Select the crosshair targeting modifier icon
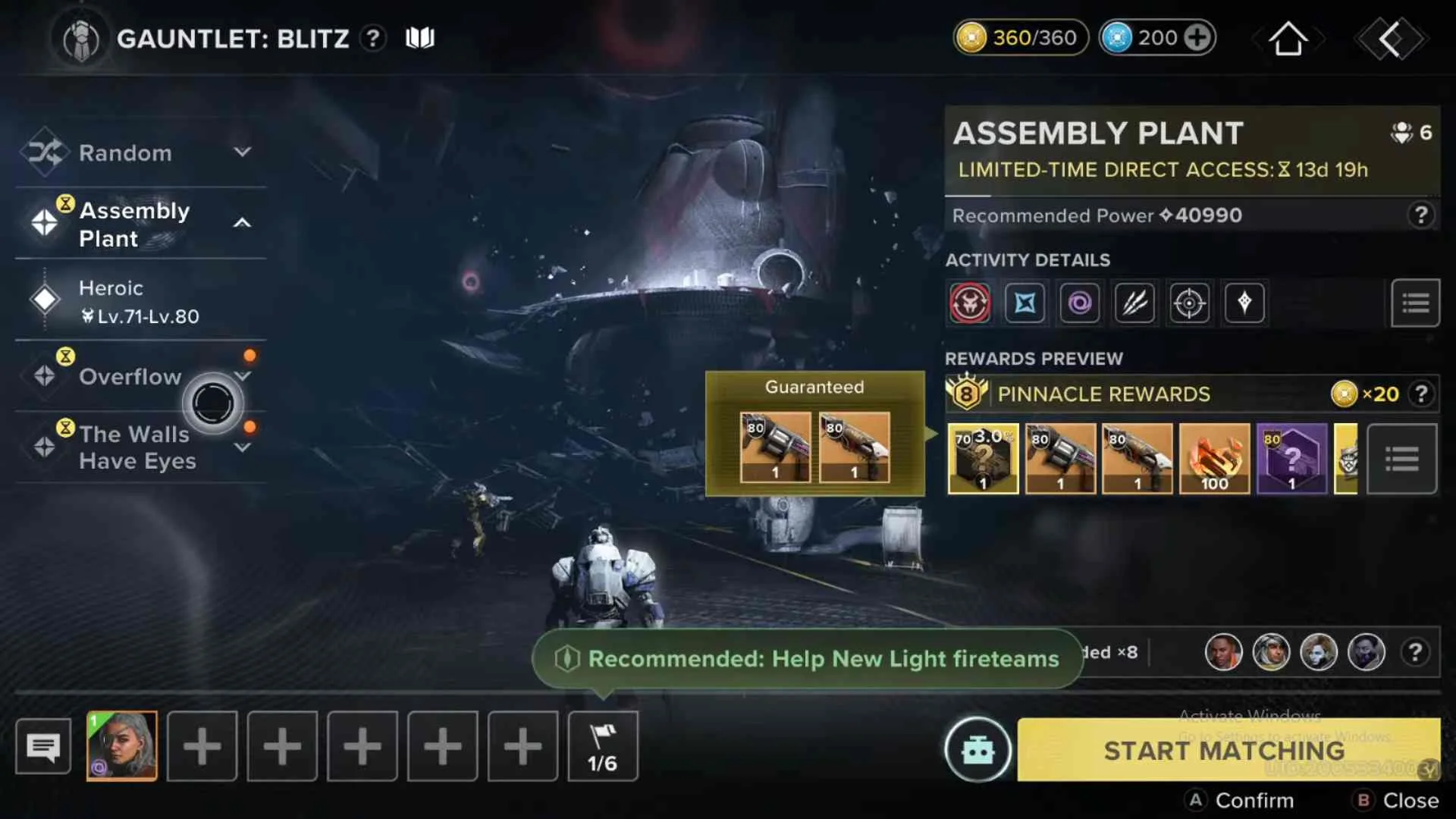 (x=1188, y=303)
